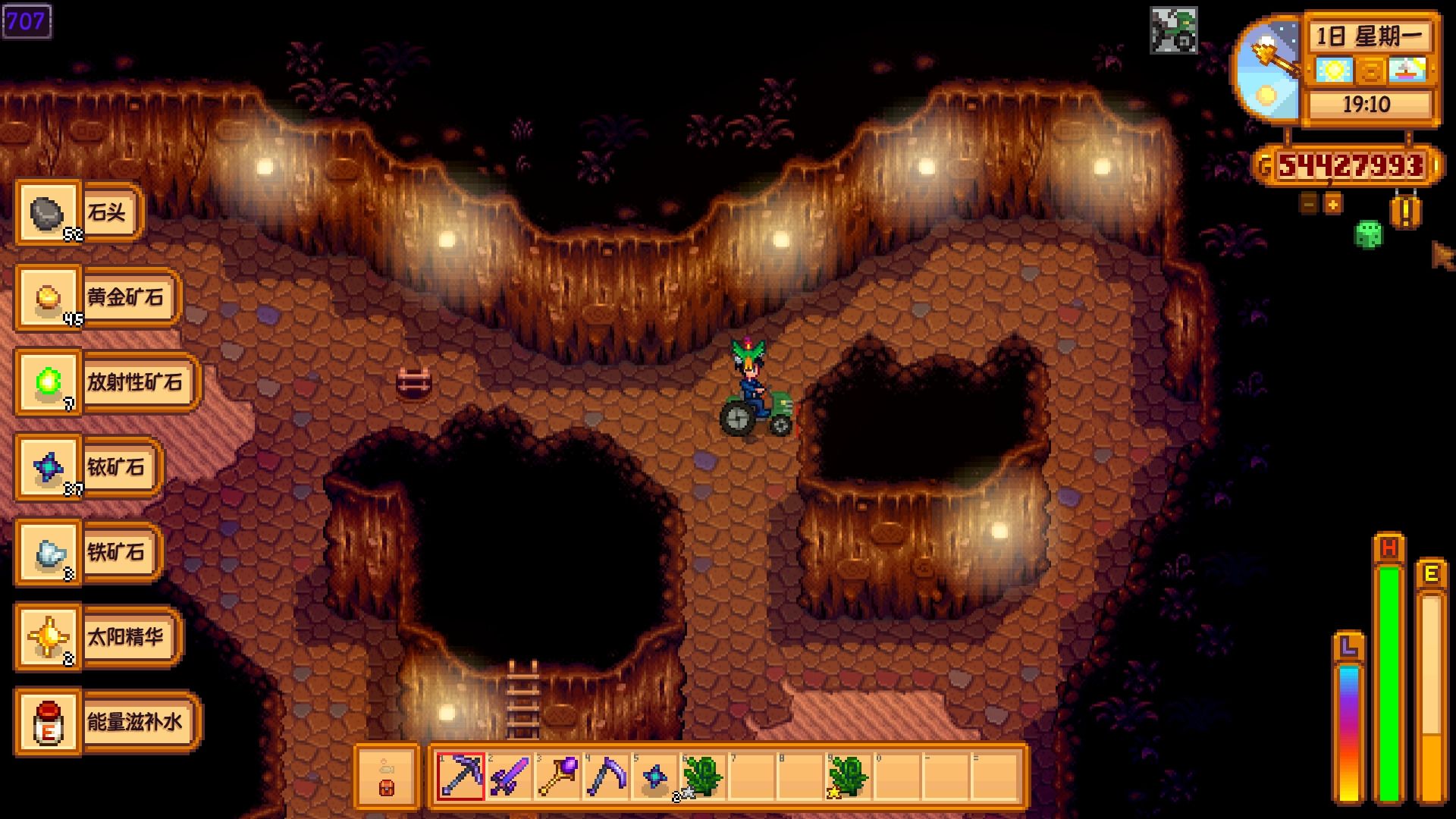
Task: Select the pickaxe in the hotbar
Action: pos(461,776)
